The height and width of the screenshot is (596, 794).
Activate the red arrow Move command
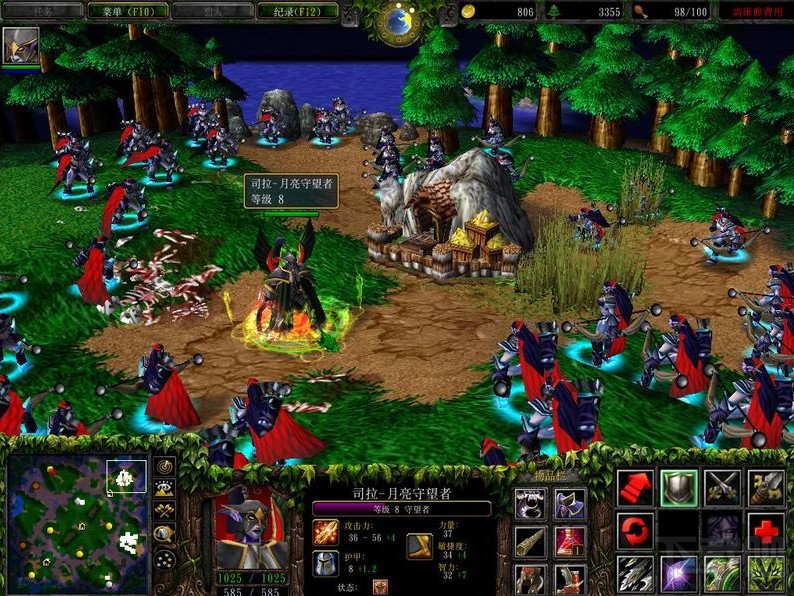click(x=635, y=488)
